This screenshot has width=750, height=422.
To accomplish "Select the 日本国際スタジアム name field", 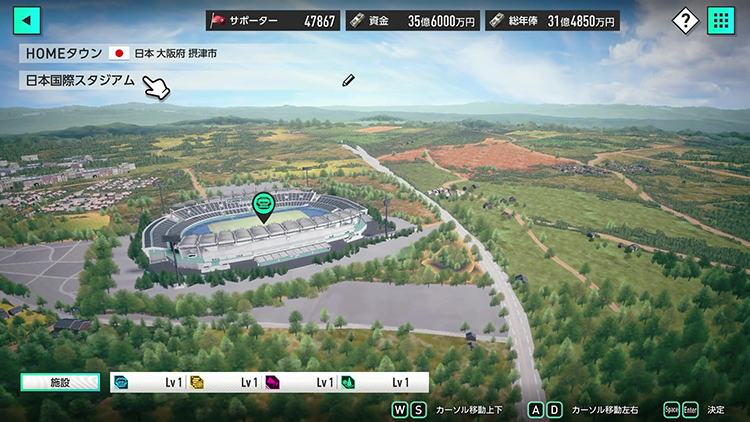I will (80, 80).
